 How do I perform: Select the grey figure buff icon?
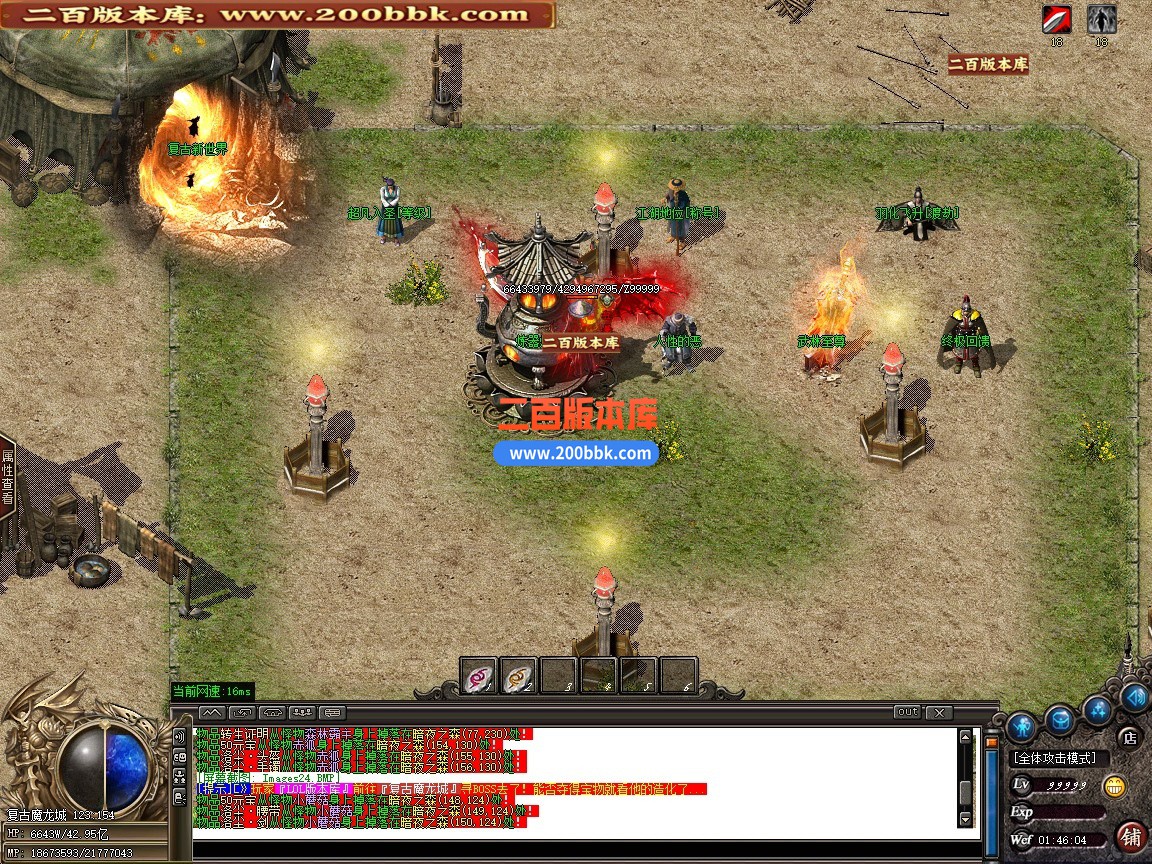[1101, 20]
